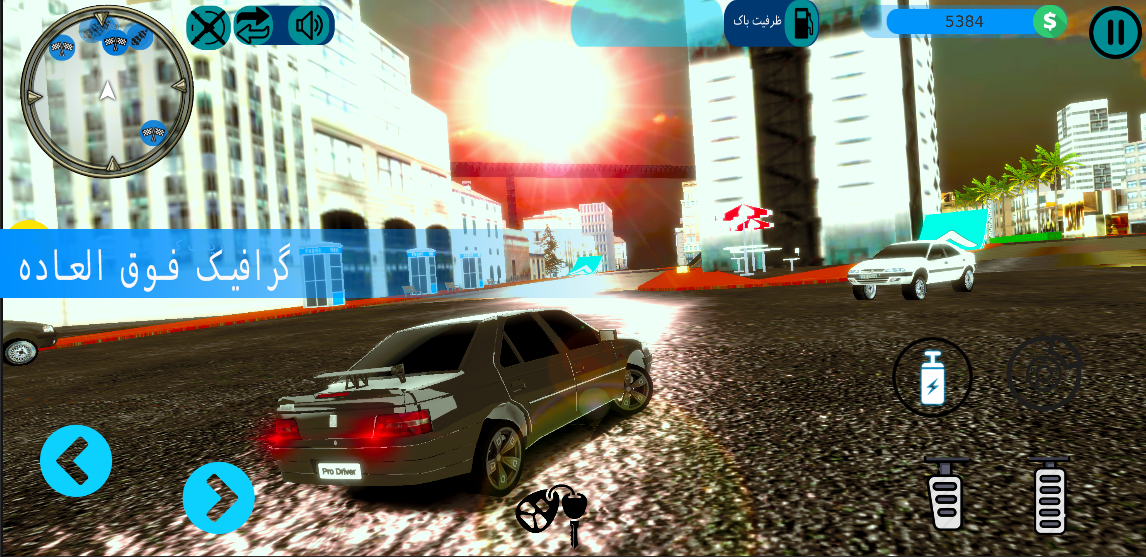The image size is (1146, 557).
Task: Activate the nitro boost canister
Action: 932,377
